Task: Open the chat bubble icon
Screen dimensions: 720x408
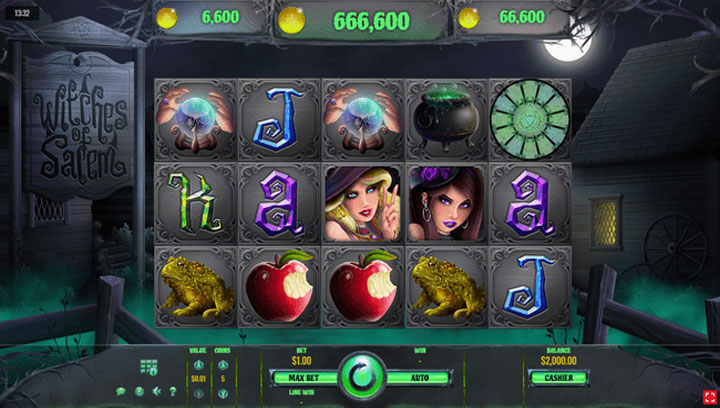Action: pos(121,391)
